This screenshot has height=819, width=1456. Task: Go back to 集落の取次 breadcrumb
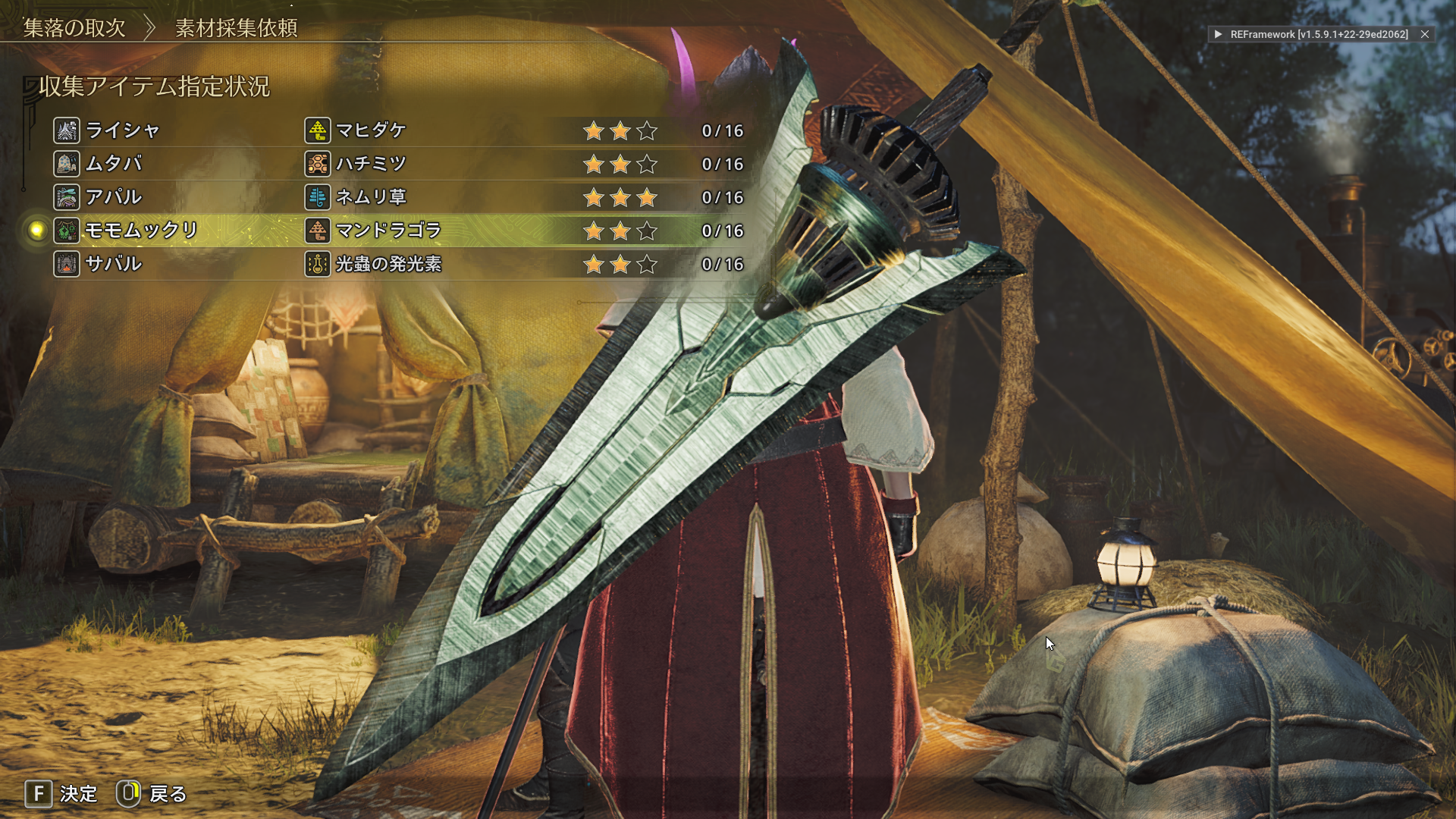click(x=74, y=28)
